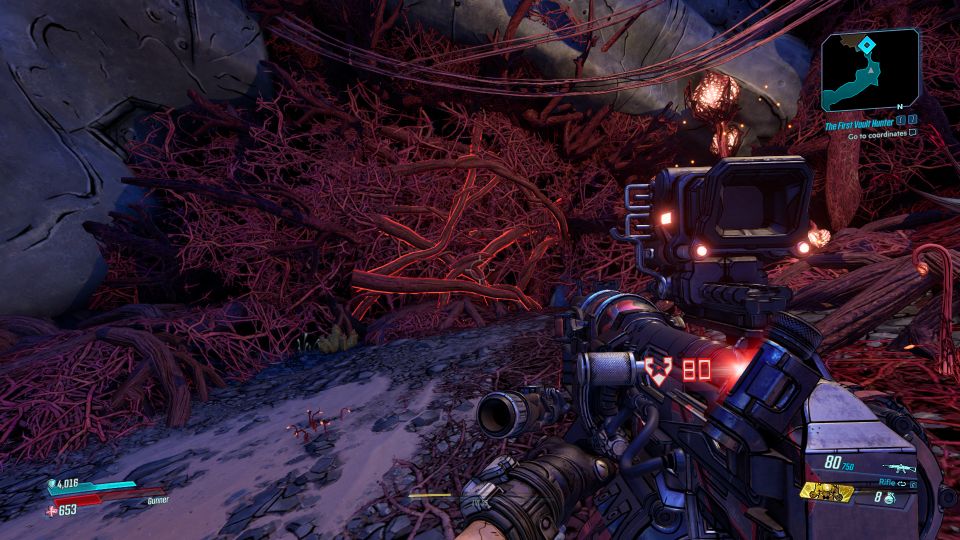The width and height of the screenshot is (960, 540).
Task: Activate the golden action skill badge
Action: (826, 492)
